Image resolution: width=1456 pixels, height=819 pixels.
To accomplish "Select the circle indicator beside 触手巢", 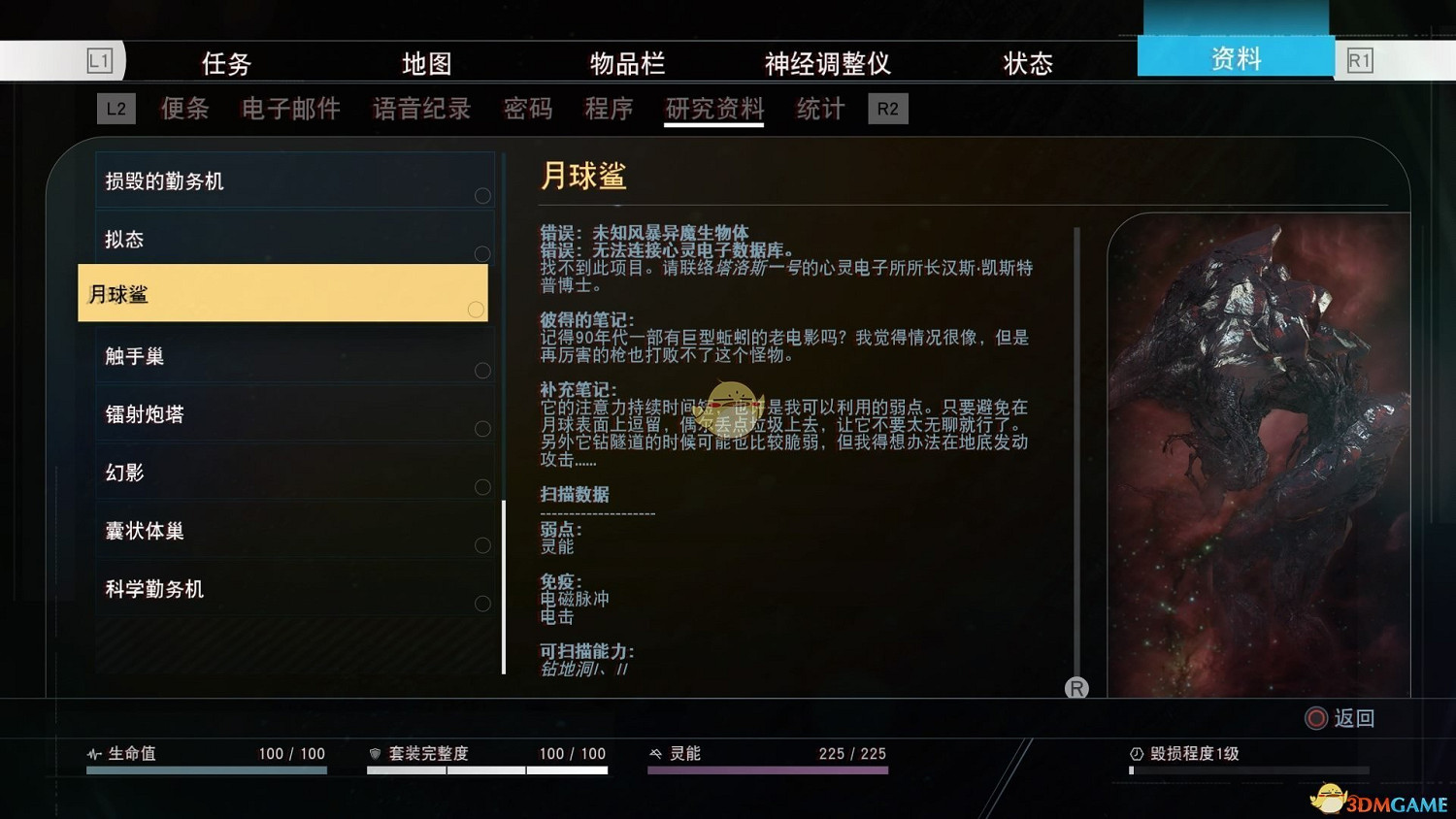I will (x=482, y=370).
